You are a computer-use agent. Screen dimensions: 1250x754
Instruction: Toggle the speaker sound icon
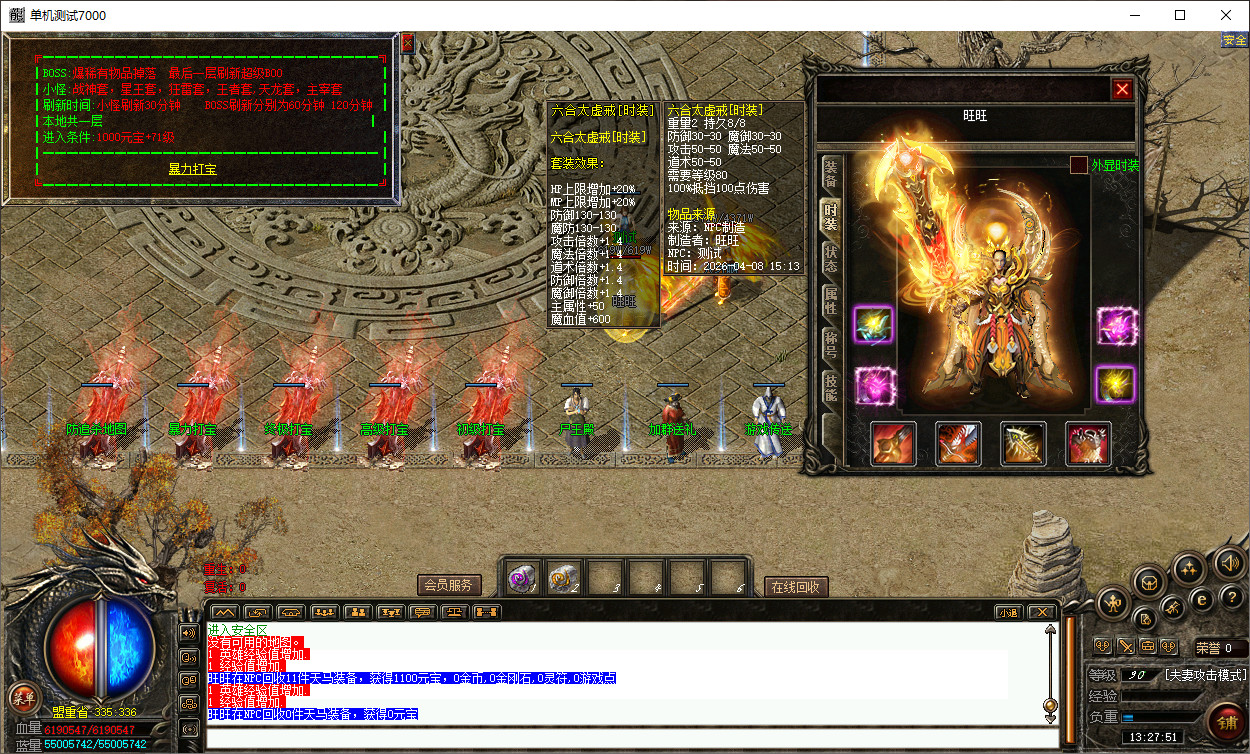point(1230,564)
